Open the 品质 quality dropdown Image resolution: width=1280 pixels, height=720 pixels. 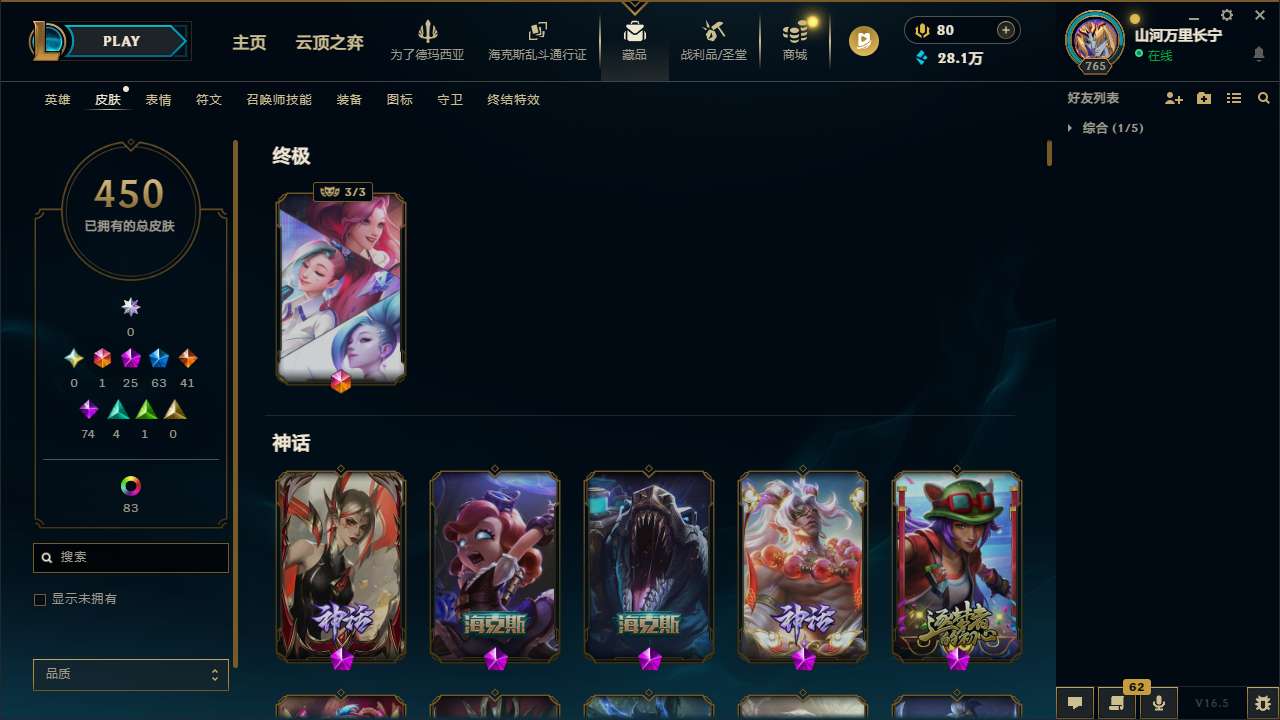(130, 674)
